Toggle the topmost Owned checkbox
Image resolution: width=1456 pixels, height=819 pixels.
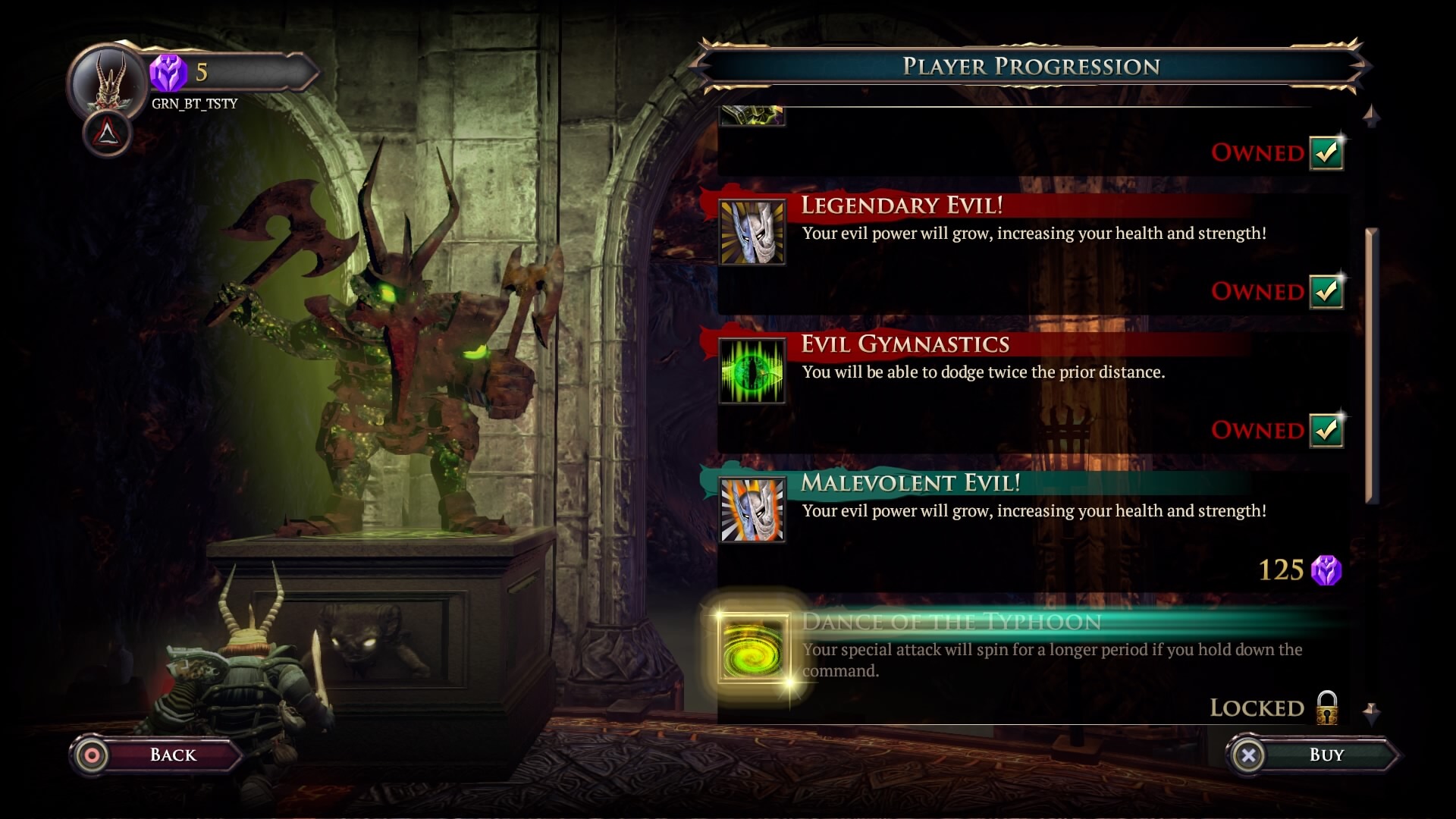coord(1327,152)
